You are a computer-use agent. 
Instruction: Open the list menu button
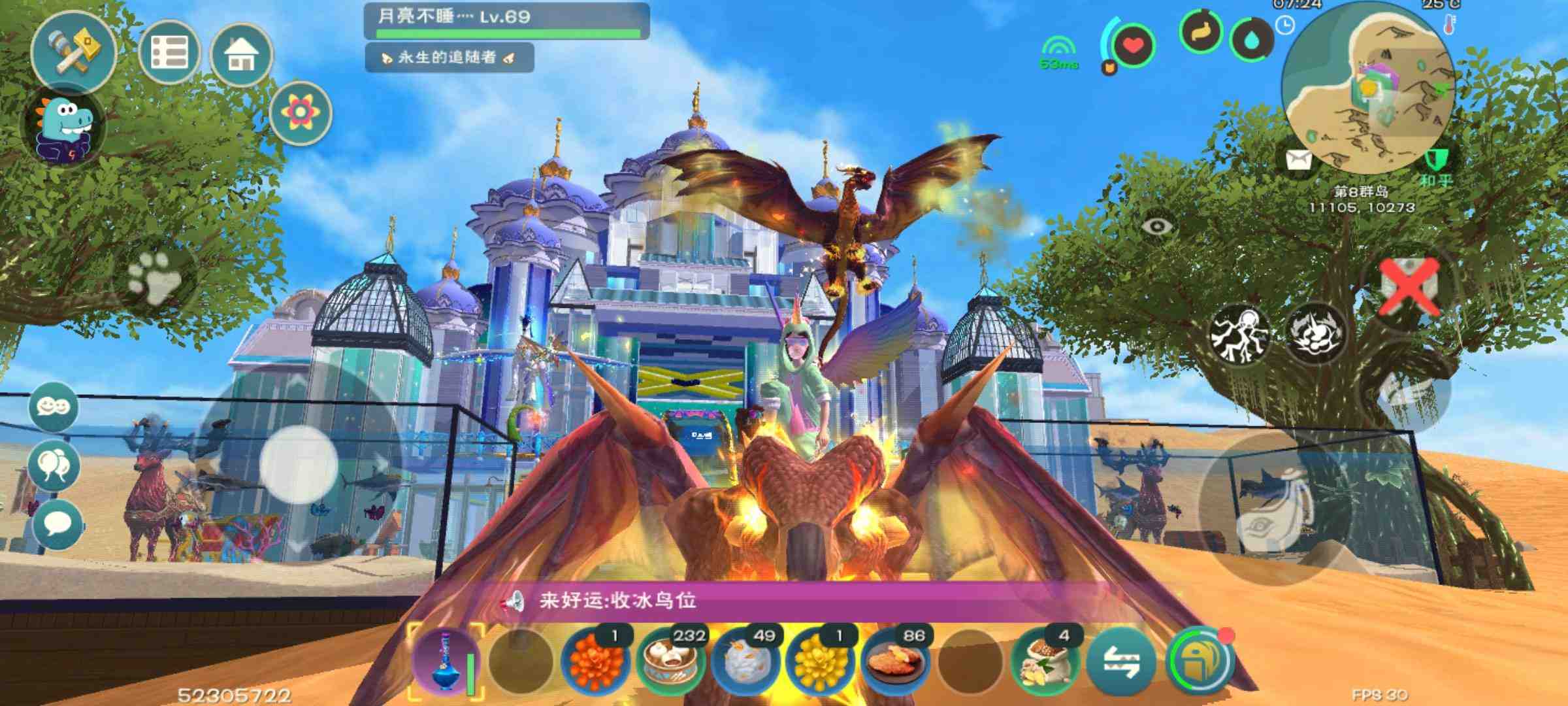click(x=169, y=52)
